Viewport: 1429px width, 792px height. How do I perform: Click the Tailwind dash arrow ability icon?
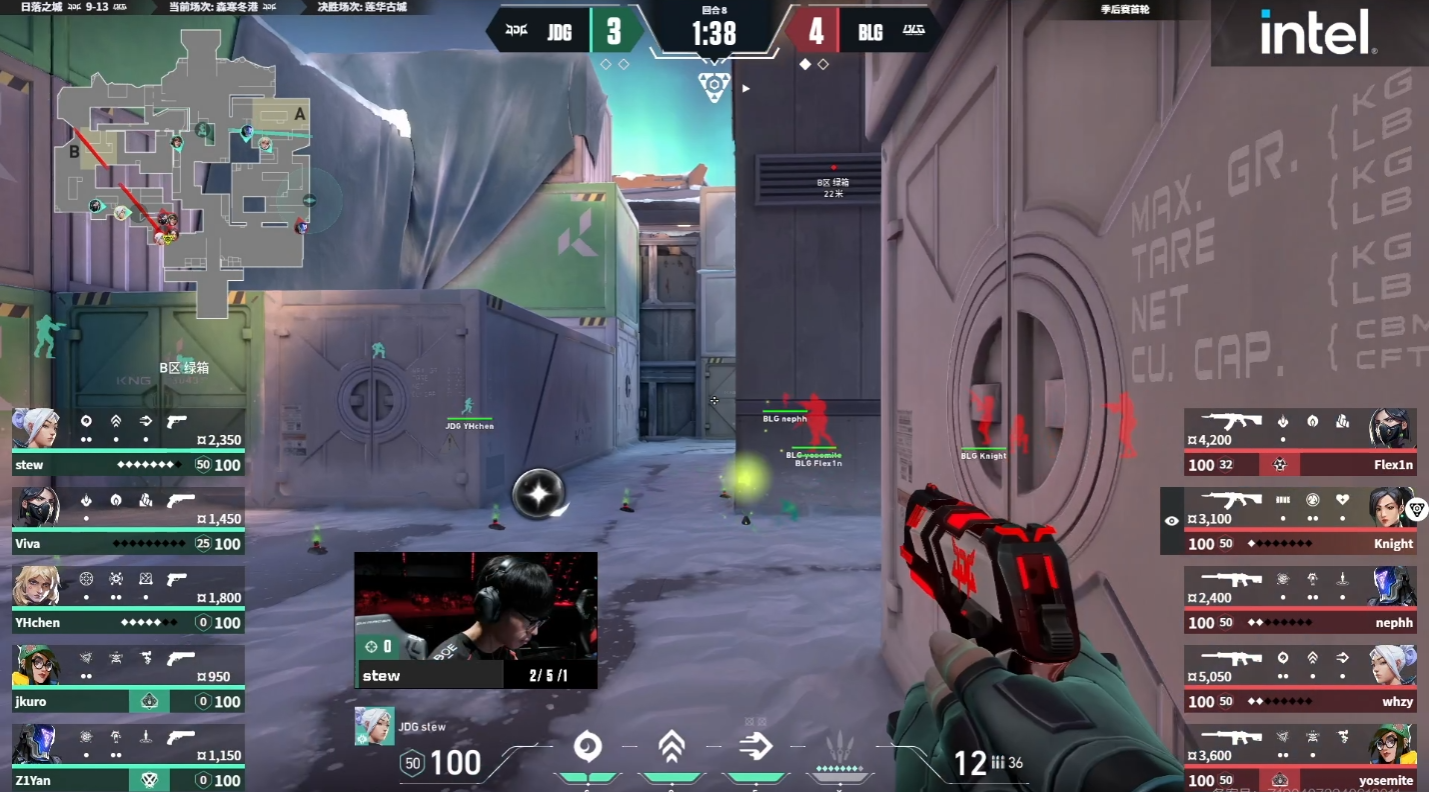click(x=756, y=746)
